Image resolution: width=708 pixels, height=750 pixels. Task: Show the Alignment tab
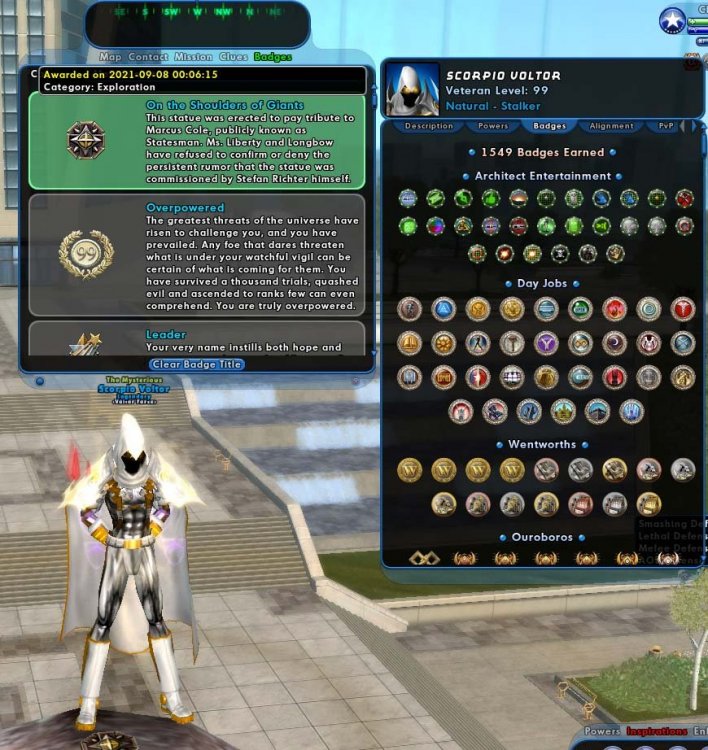click(611, 127)
